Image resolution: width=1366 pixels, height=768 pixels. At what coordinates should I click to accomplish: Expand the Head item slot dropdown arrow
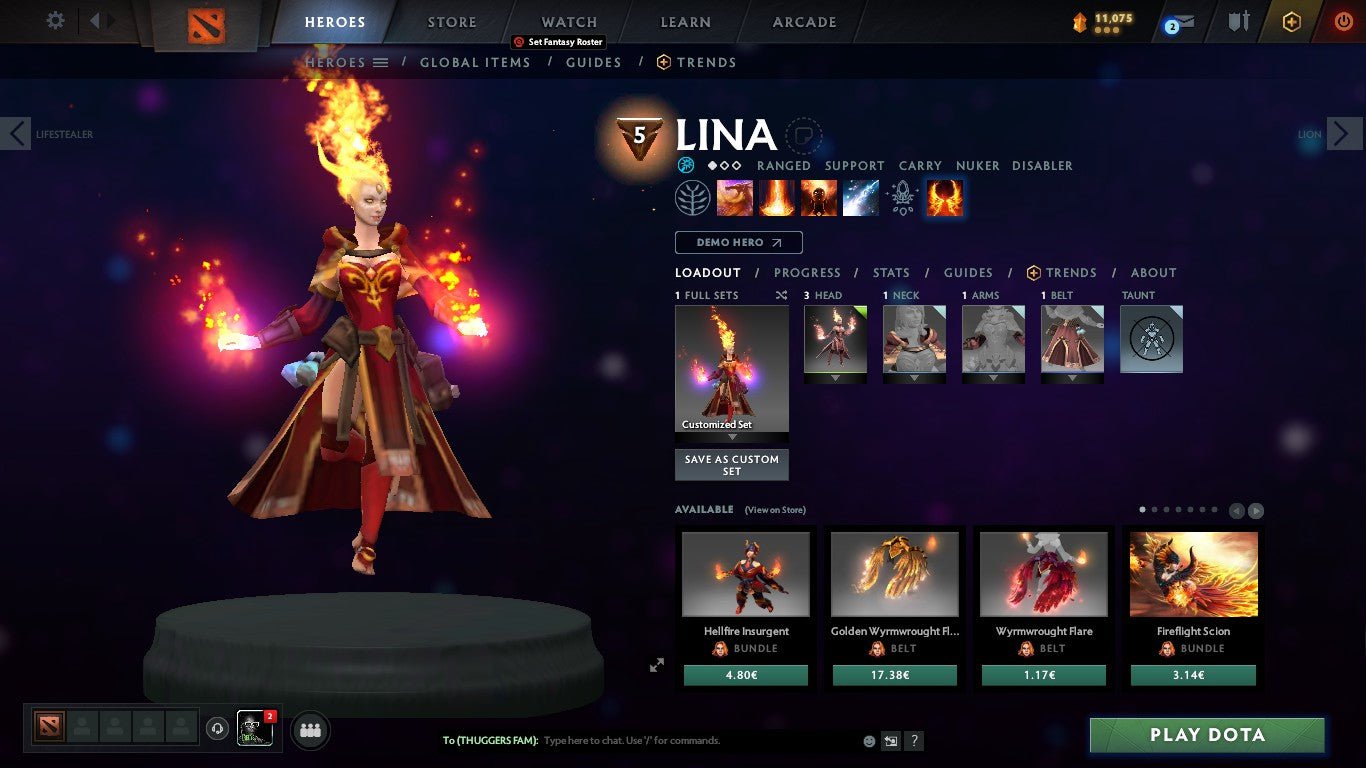click(835, 380)
